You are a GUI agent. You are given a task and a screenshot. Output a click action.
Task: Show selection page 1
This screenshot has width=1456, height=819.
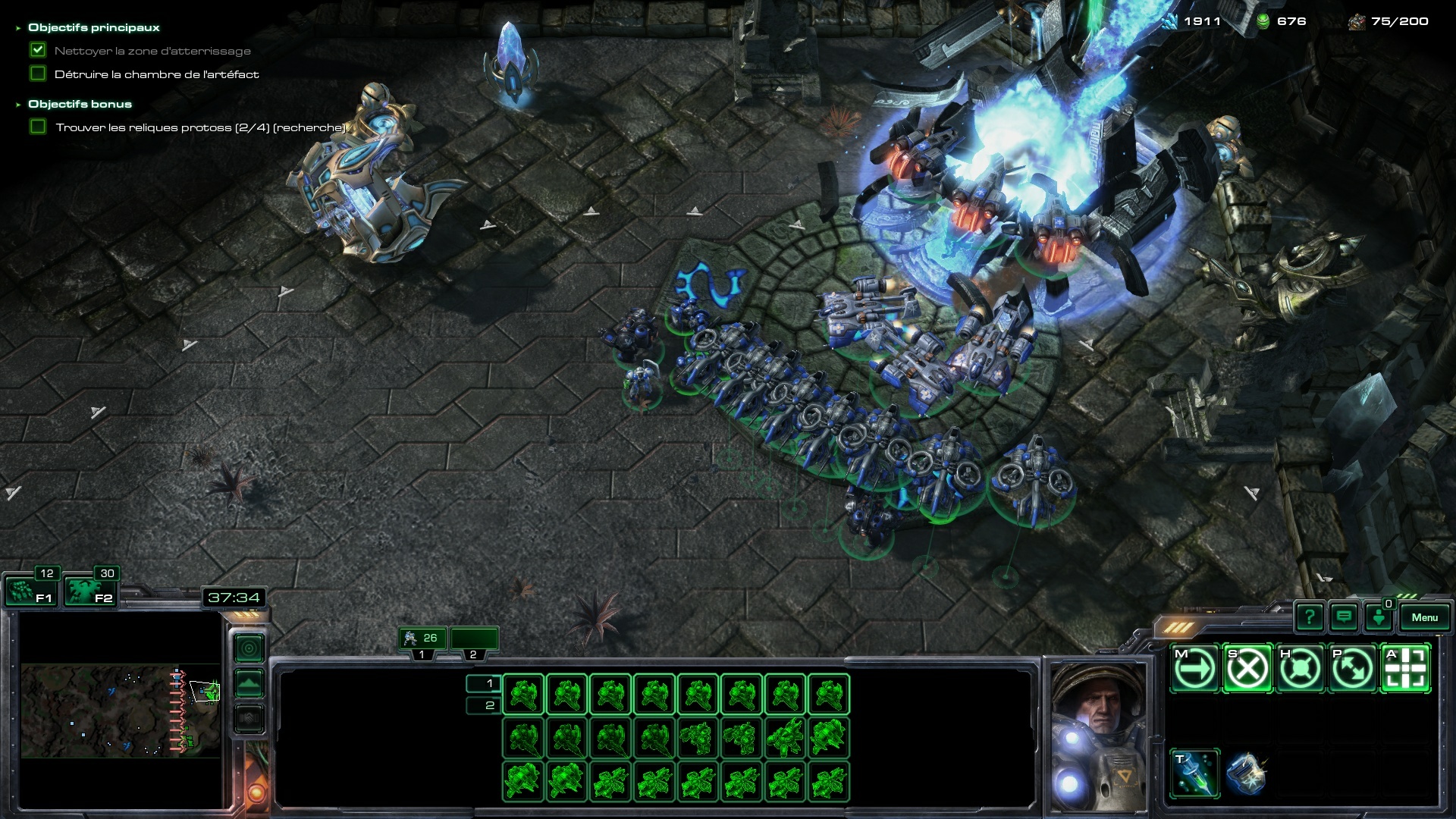tap(483, 683)
